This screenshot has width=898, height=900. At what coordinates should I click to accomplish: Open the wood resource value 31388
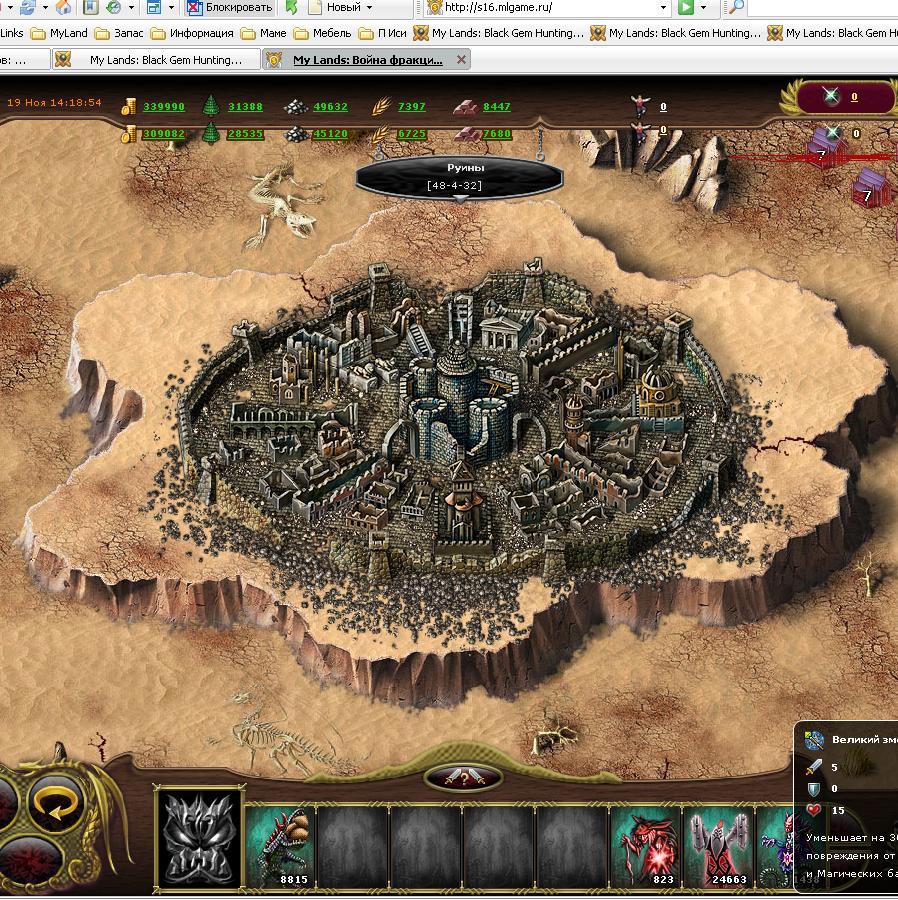pos(245,107)
